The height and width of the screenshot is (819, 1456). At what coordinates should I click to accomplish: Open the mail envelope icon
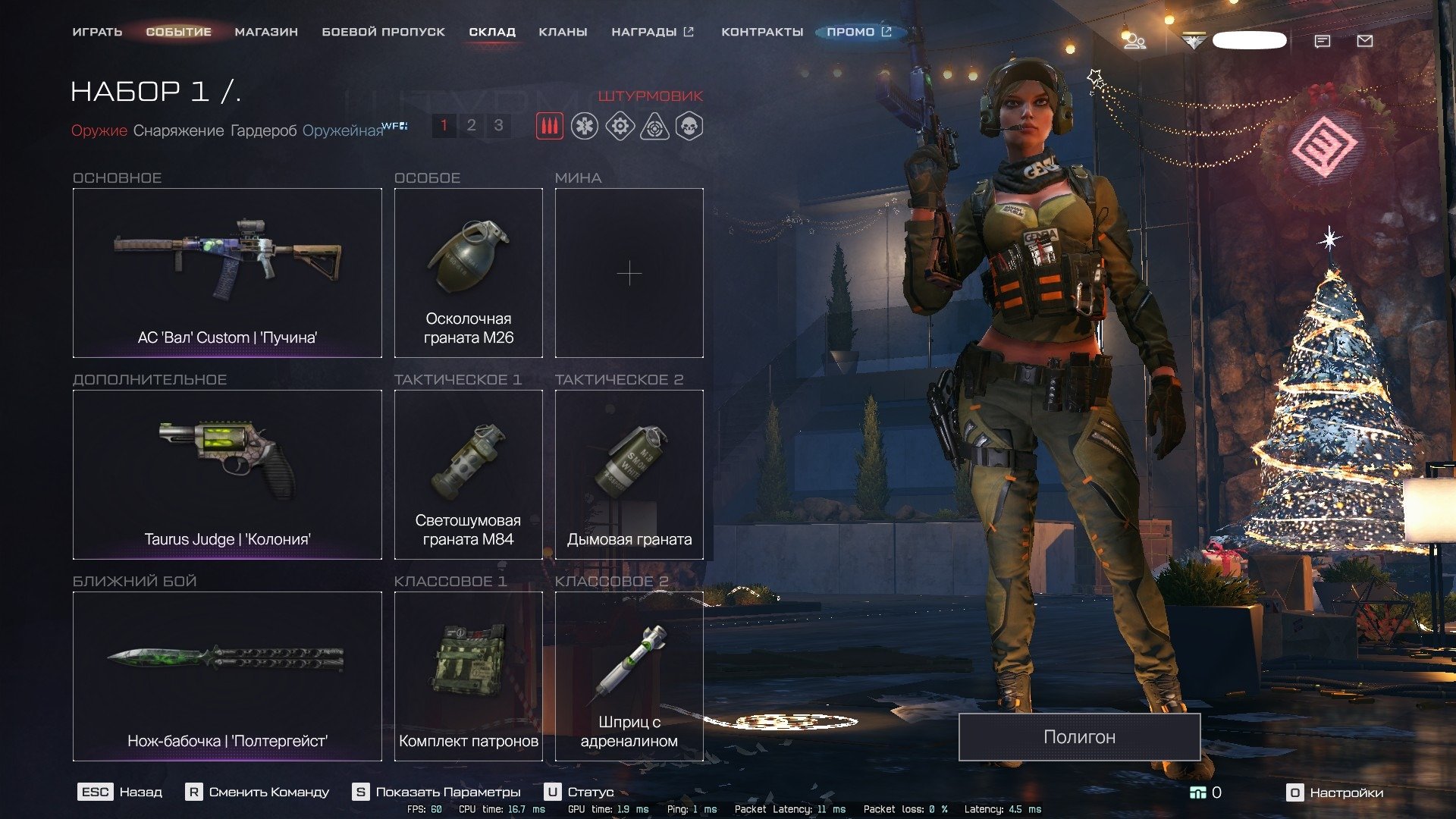1365,41
